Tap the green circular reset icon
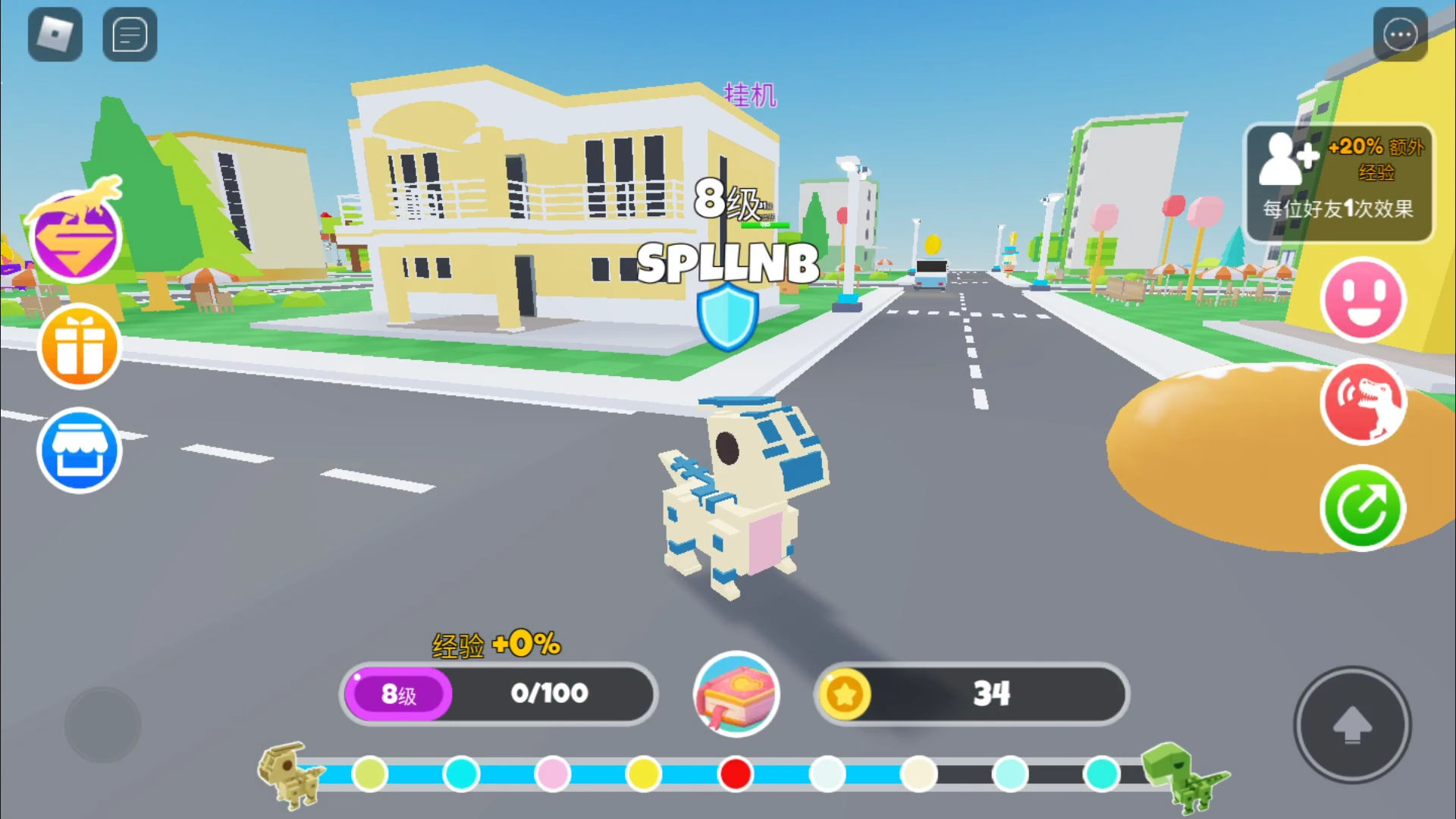The height and width of the screenshot is (819, 1456). click(1363, 507)
